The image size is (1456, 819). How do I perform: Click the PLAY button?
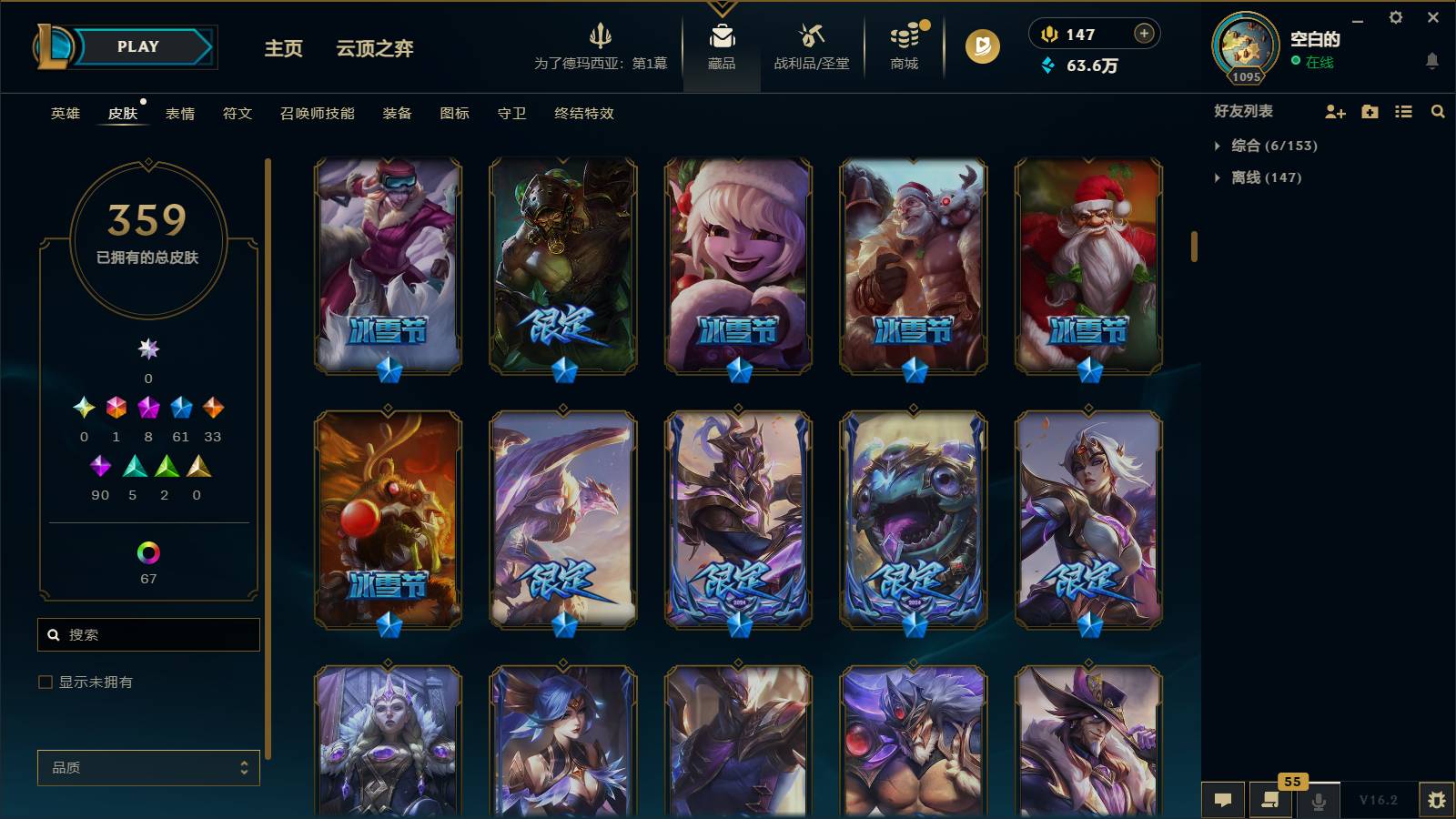[x=135, y=46]
